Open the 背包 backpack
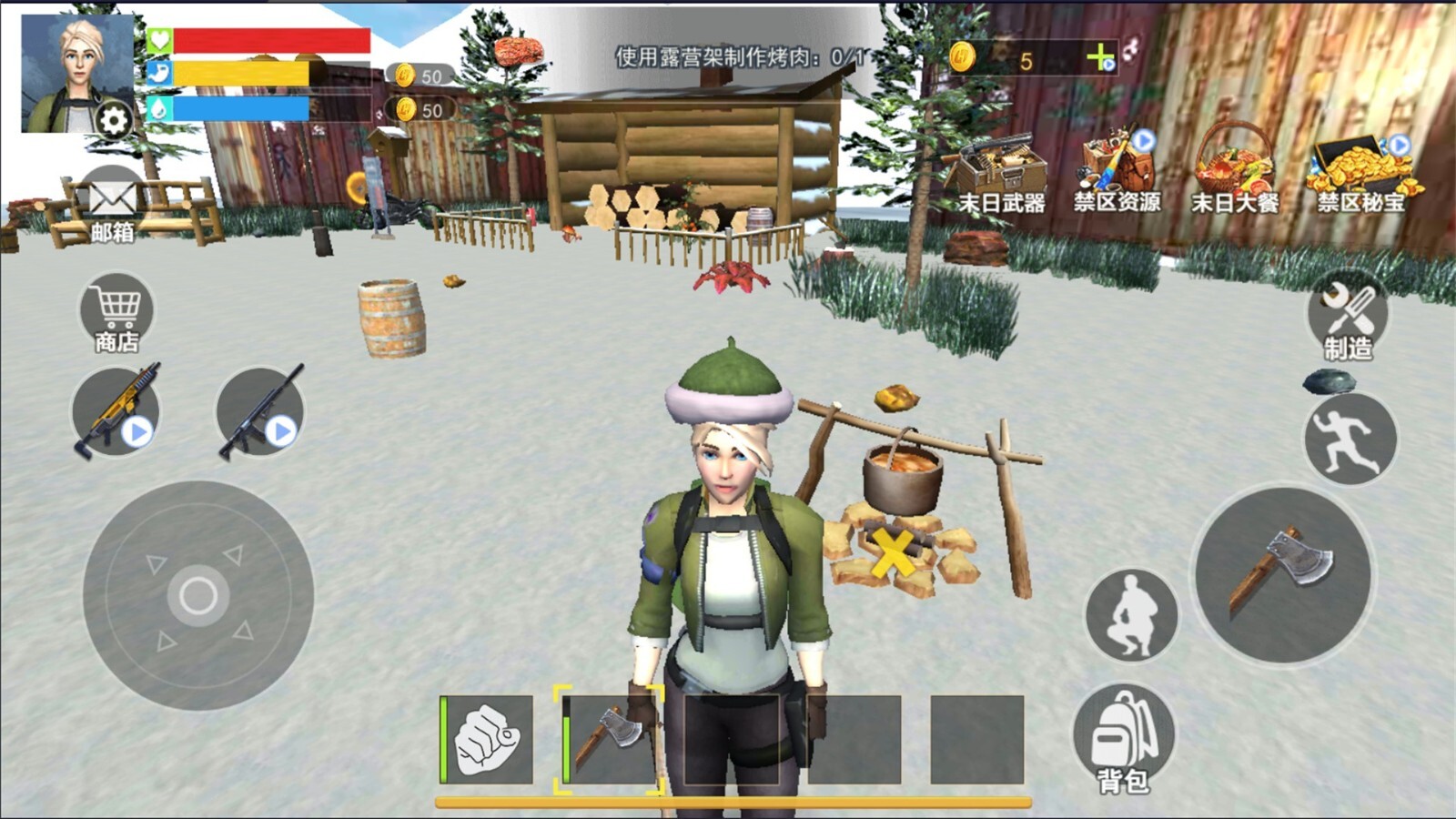1456x819 pixels. point(1123,739)
